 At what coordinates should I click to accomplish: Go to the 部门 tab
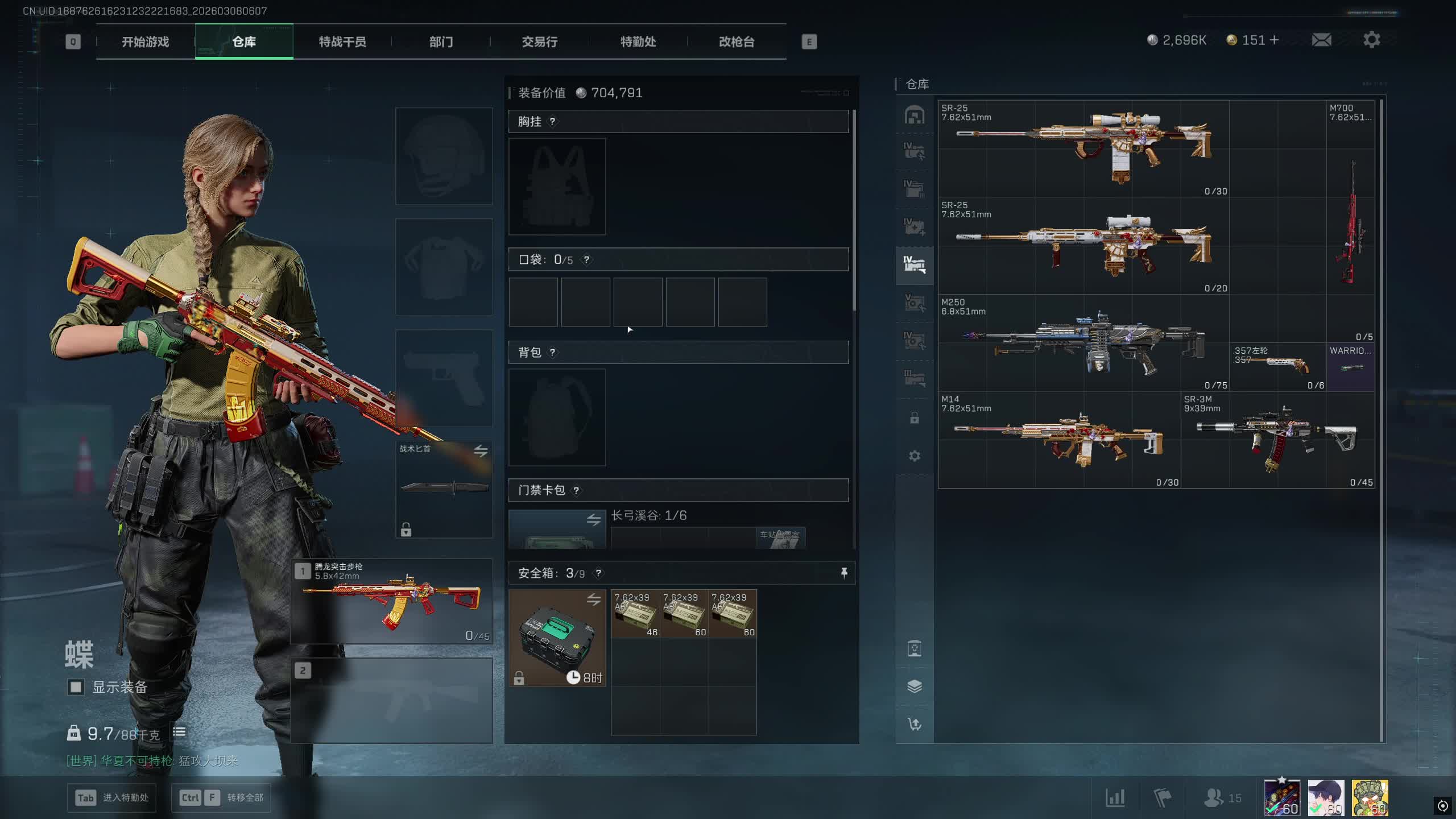[441, 42]
